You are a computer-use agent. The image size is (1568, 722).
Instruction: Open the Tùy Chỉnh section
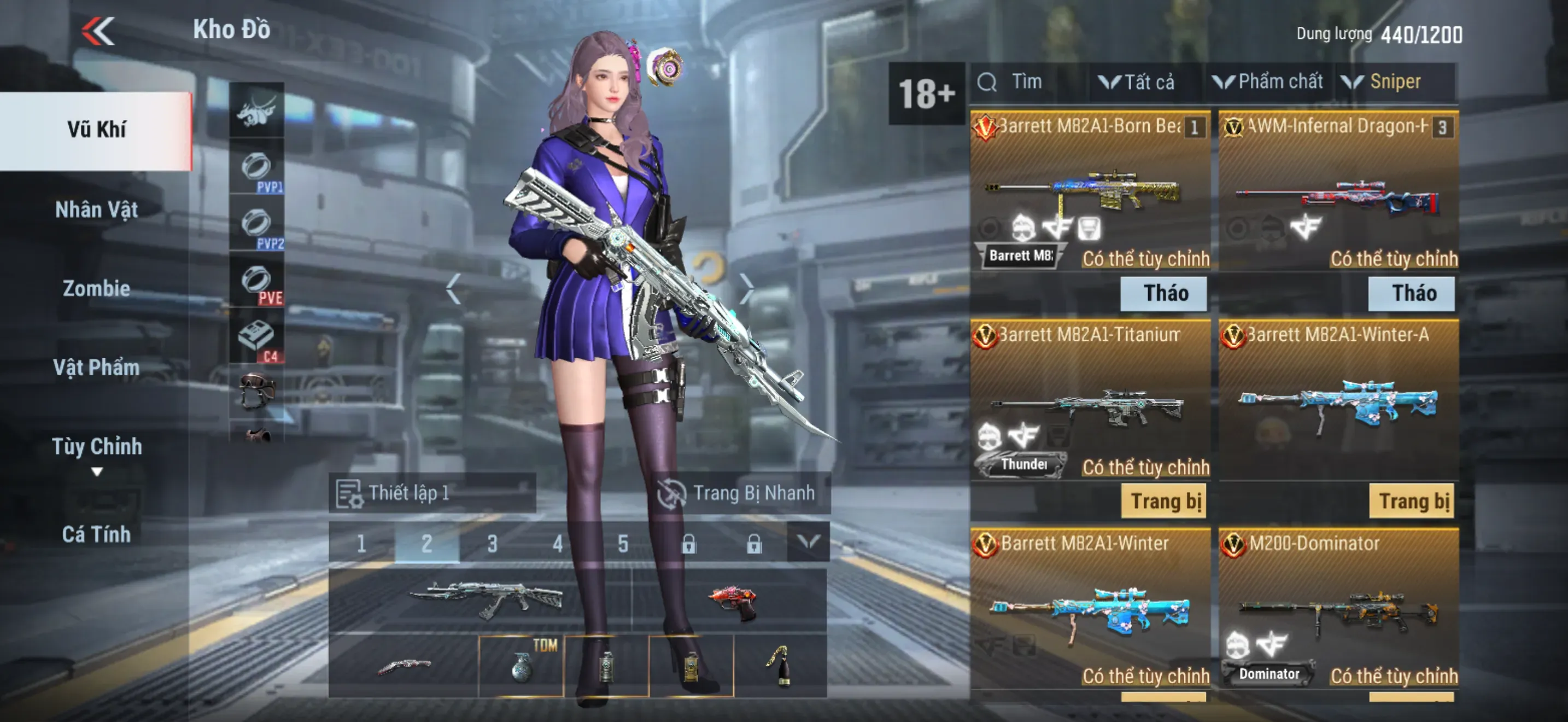pos(96,447)
